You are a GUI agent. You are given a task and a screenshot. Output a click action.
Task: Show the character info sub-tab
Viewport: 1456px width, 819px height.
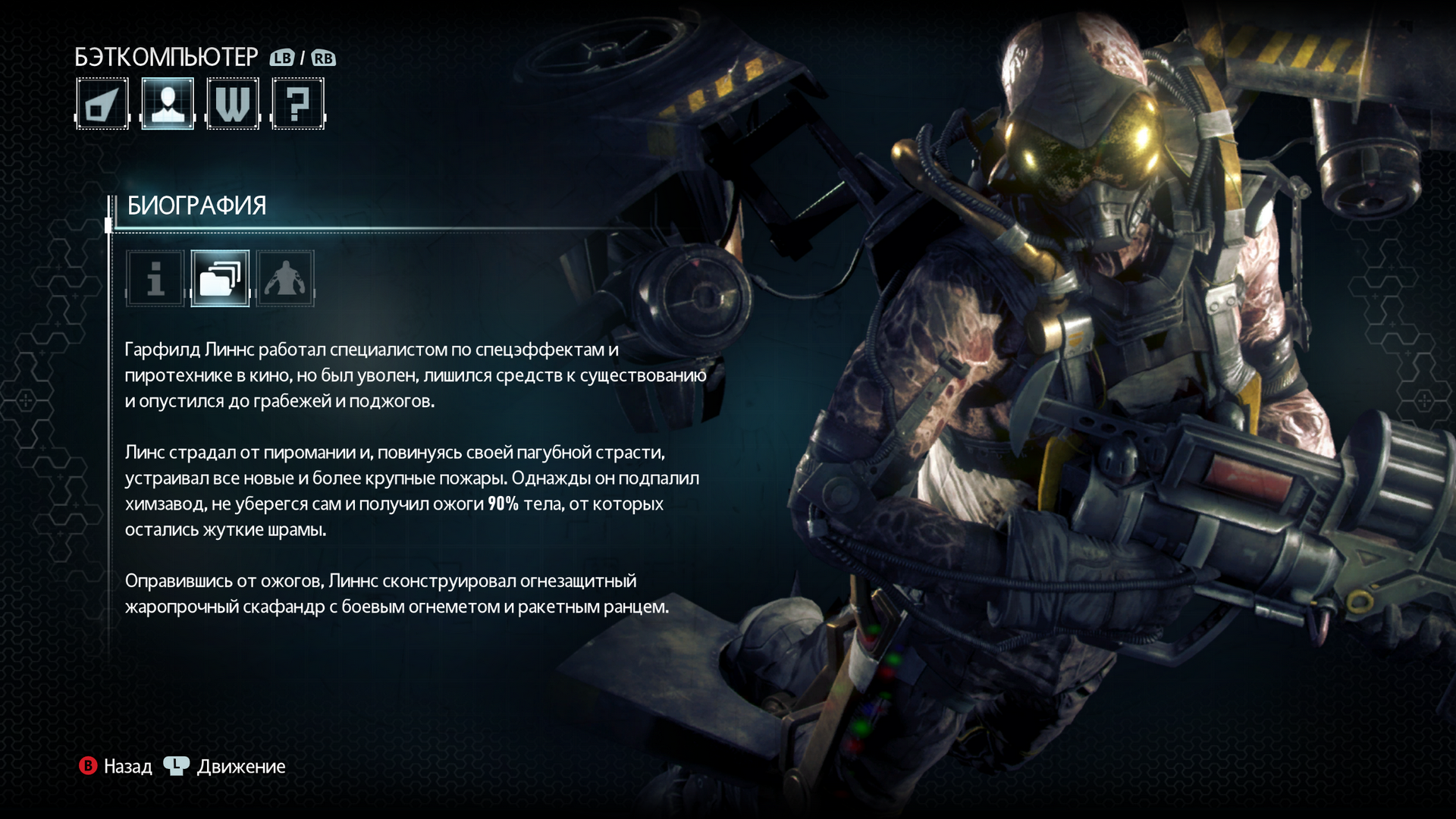[x=155, y=278]
